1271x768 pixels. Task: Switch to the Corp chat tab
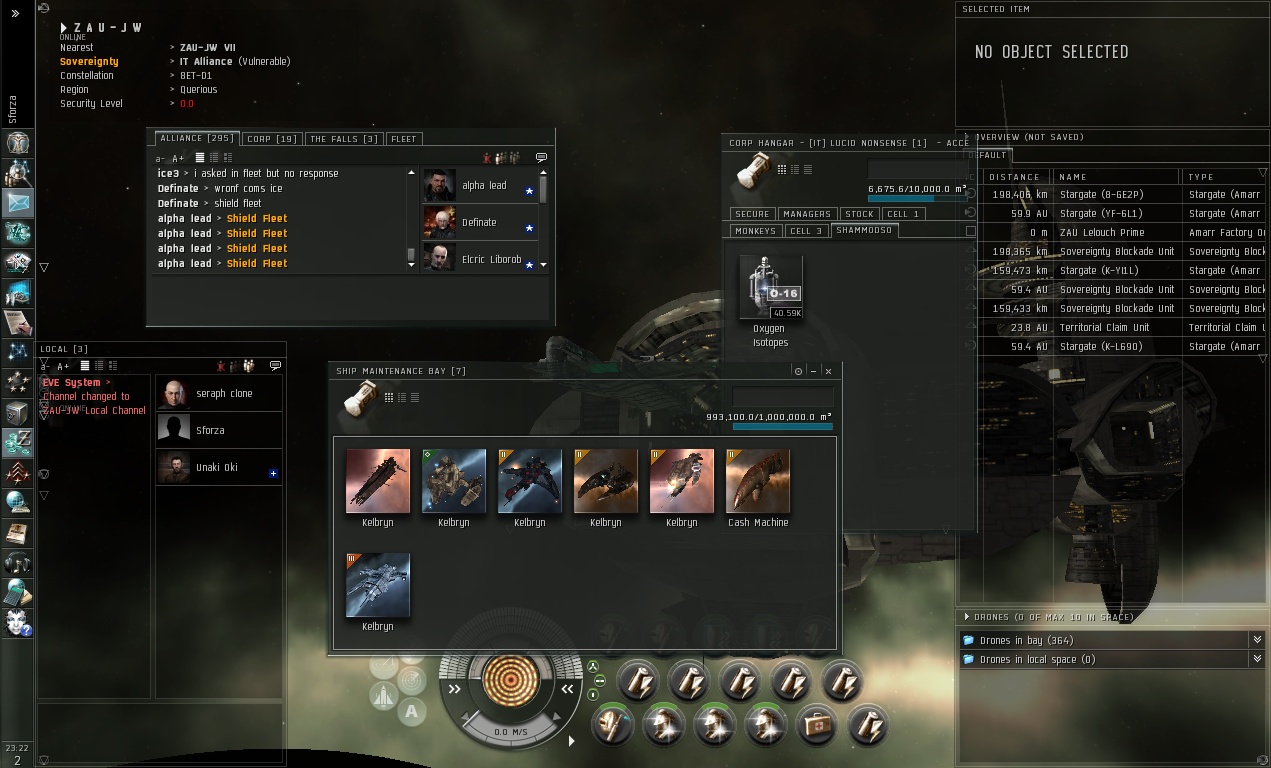point(271,139)
